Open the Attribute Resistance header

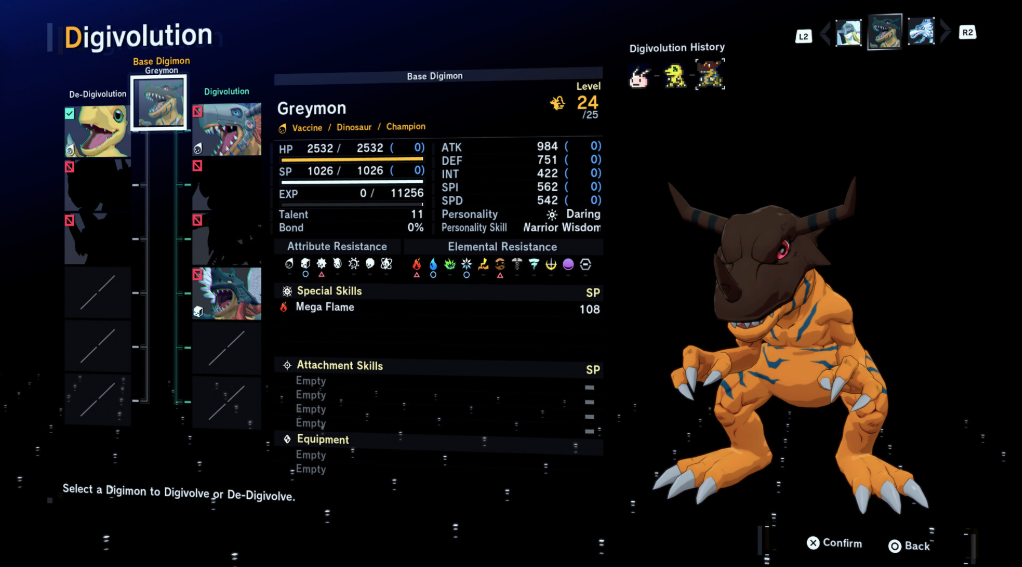tap(337, 247)
